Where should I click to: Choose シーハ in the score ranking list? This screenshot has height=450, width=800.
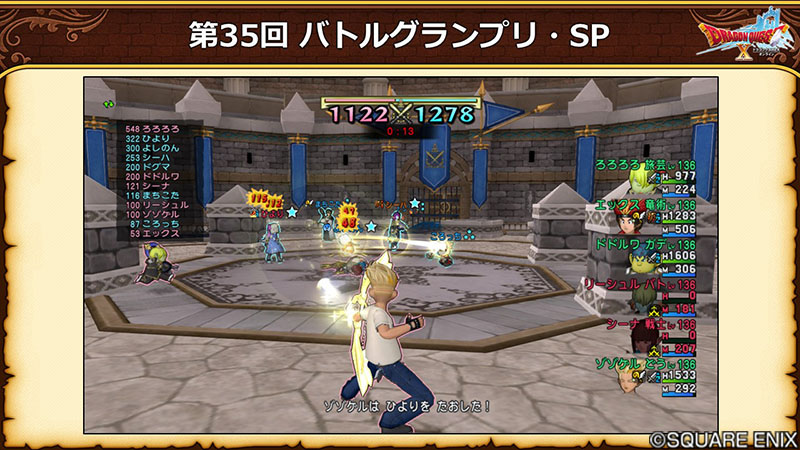146,158
